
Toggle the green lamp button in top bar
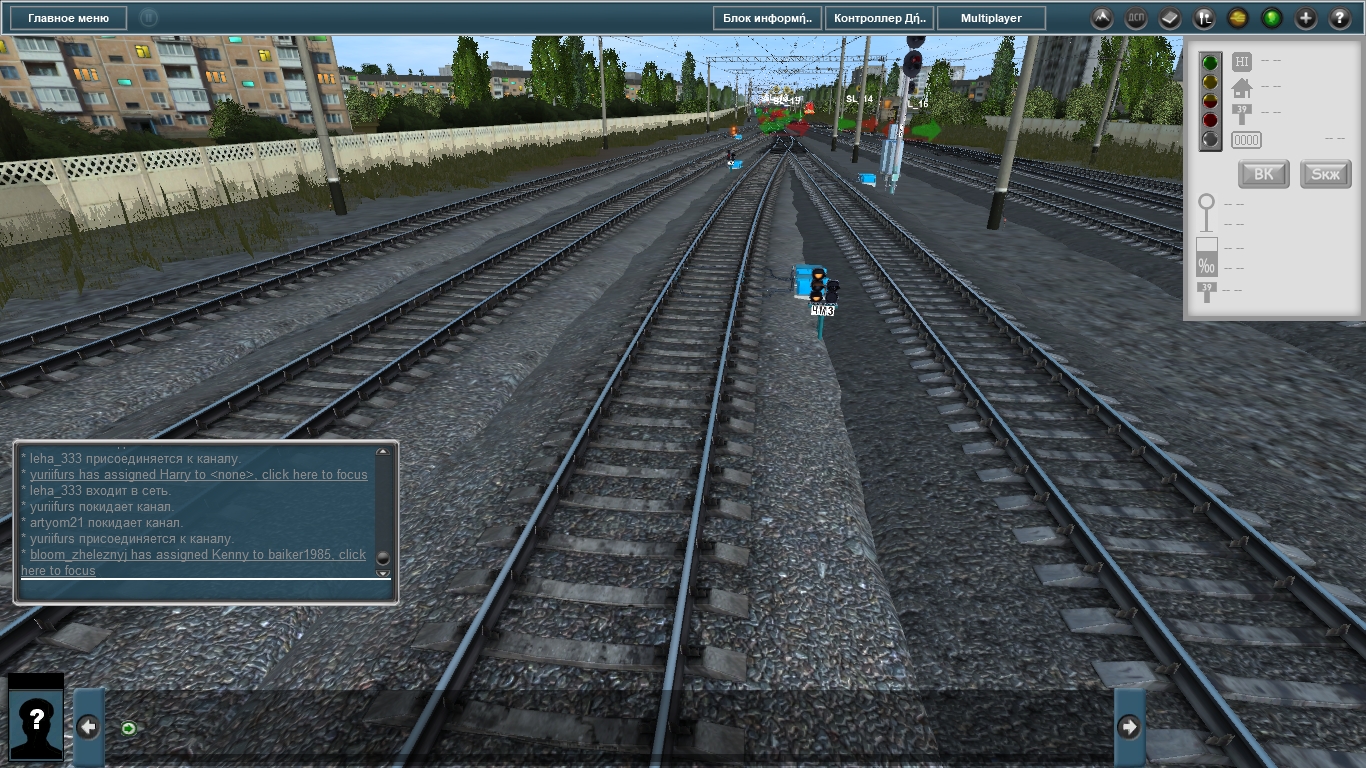(1272, 18)
